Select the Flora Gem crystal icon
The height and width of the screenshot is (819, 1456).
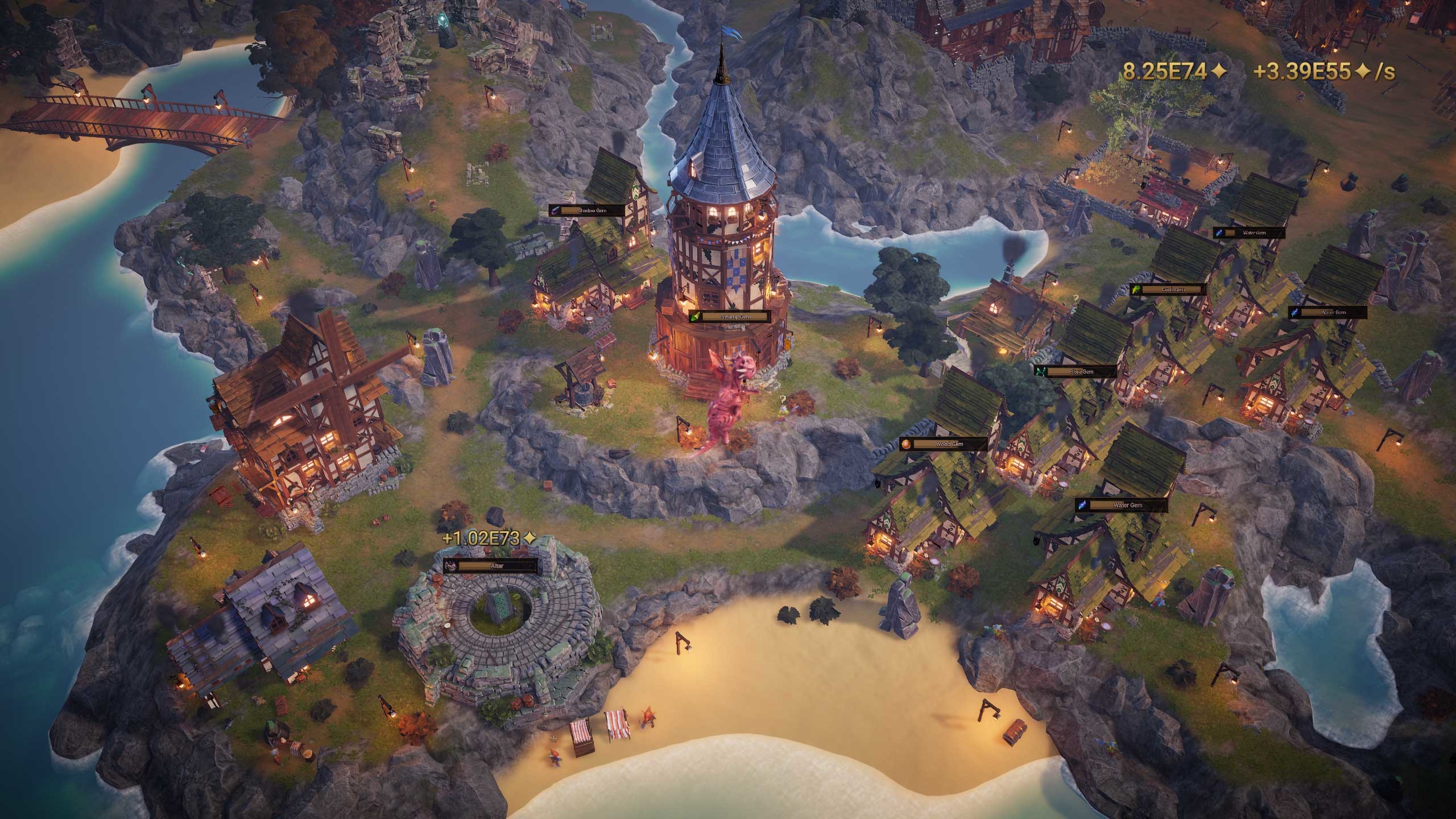tap(1041, 371)
